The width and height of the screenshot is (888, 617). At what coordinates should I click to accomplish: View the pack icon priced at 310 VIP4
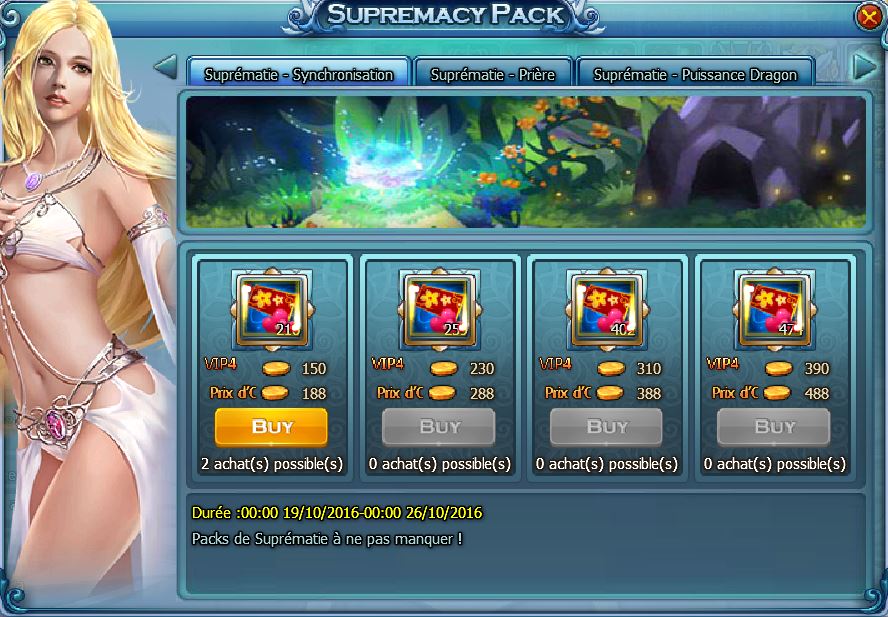pos(606,307)
